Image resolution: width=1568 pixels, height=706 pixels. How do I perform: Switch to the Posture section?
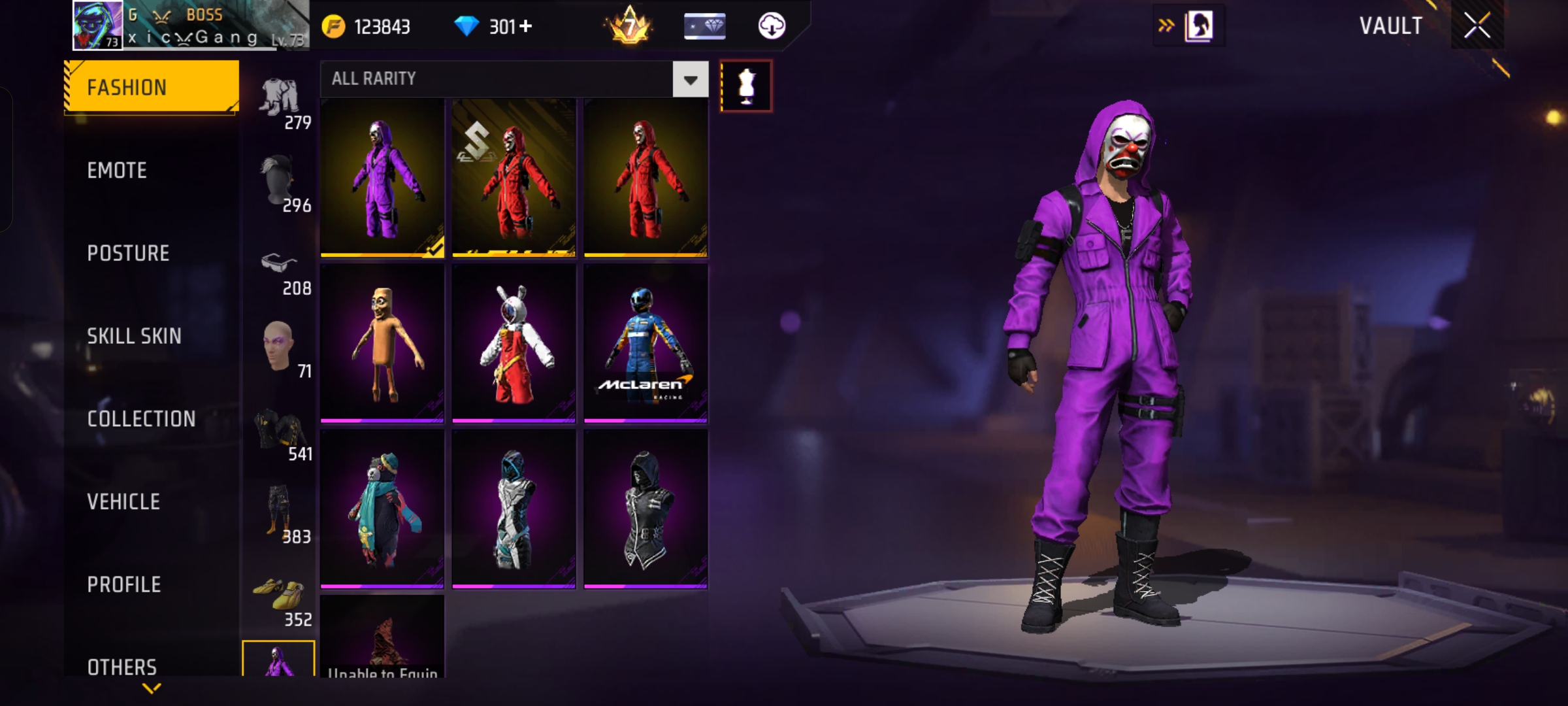point(129,254)
